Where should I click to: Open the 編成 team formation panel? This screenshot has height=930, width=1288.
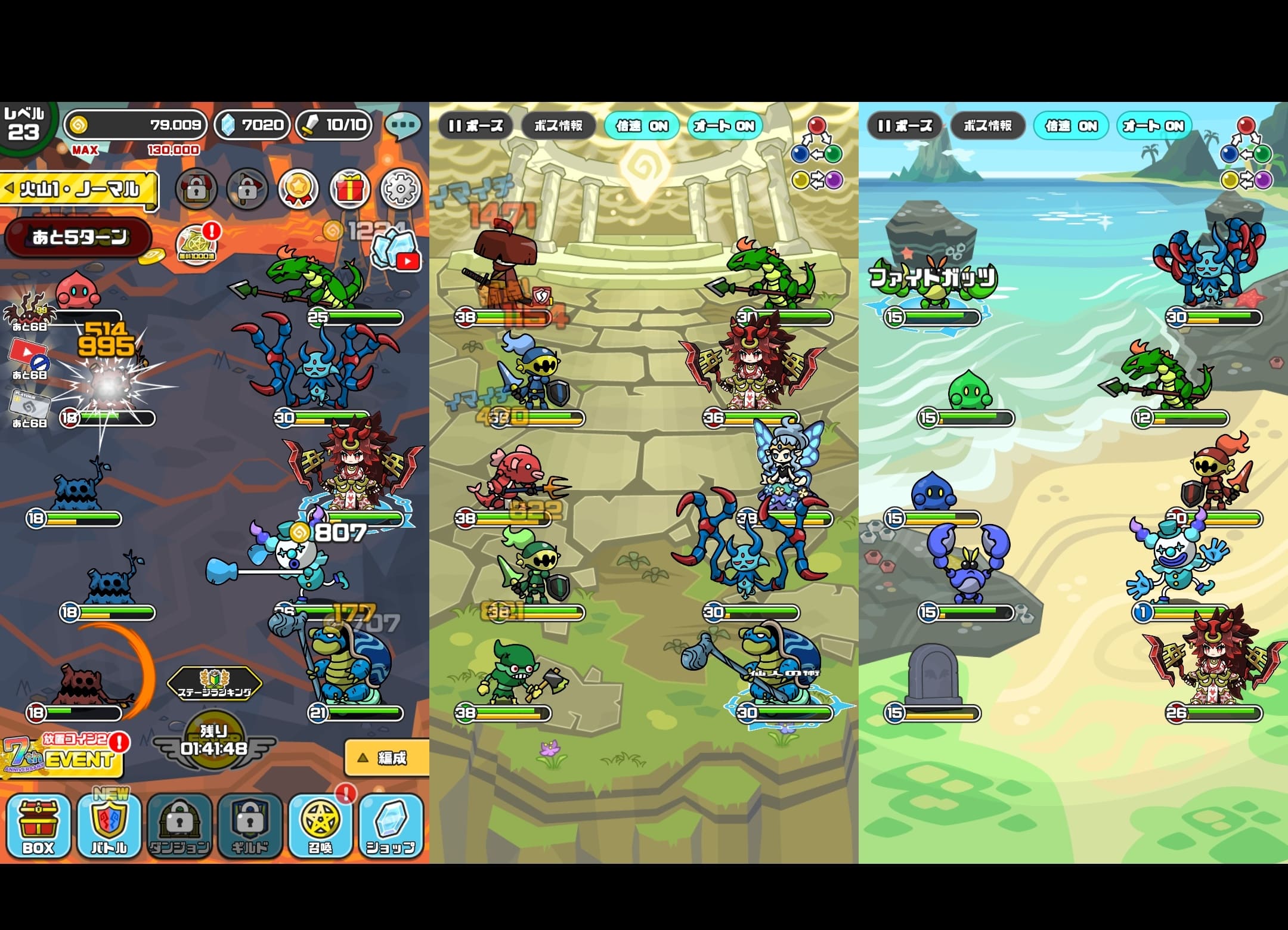386,758
